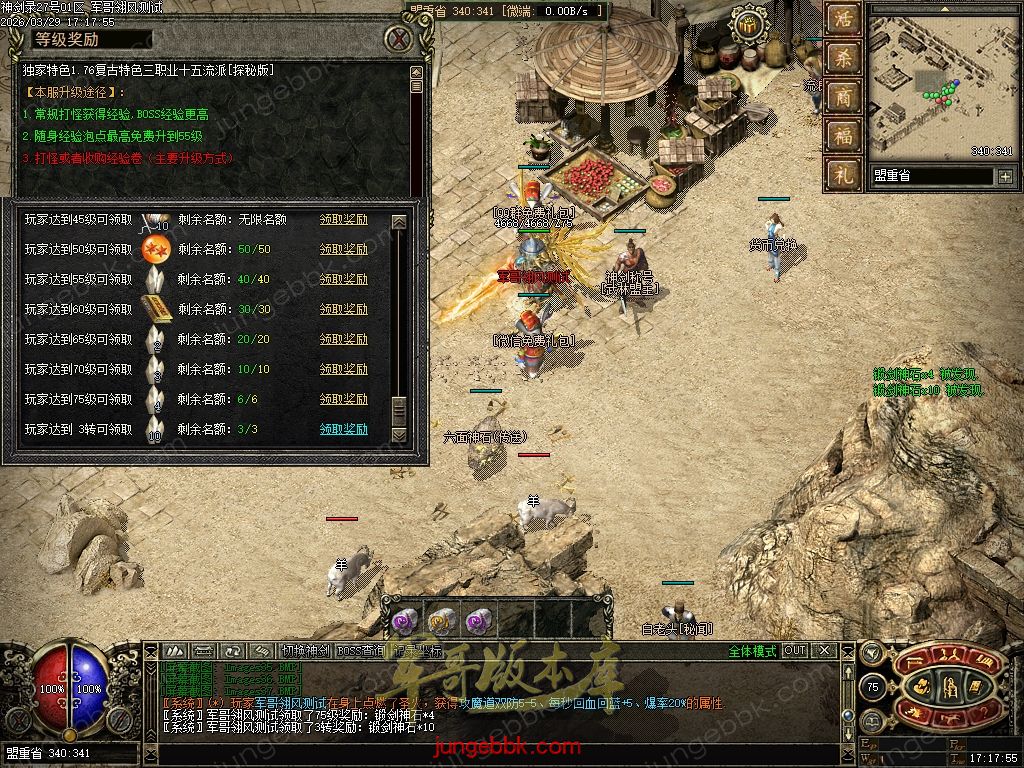The height and width of the screenshot is (768, 1024).
Task: Claim the level 45 reward link
Action: tap(343, 220)
